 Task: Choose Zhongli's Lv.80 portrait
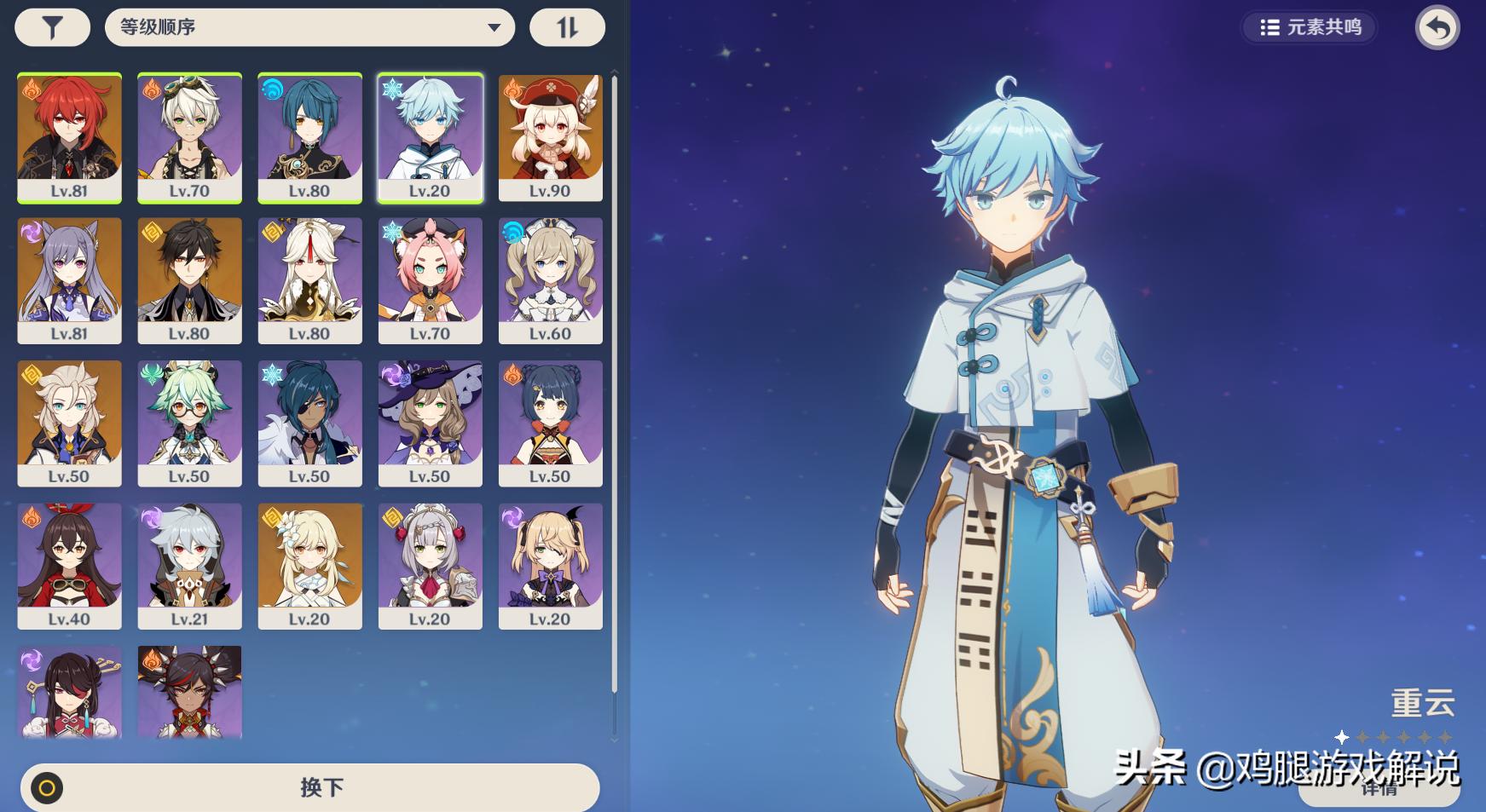[189, 280]
